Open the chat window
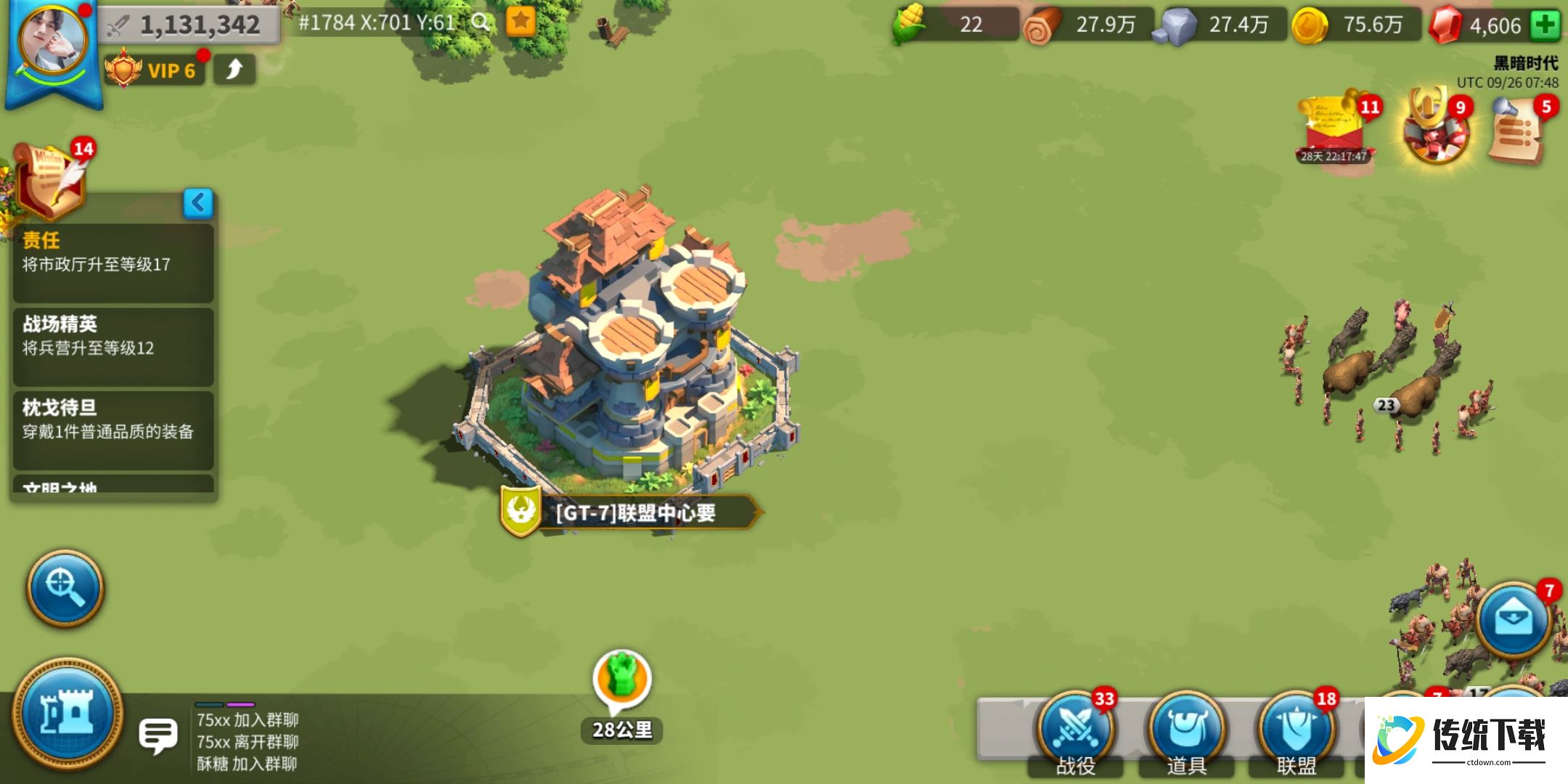Screen dimensions: 1568x784 coord(158,736)
